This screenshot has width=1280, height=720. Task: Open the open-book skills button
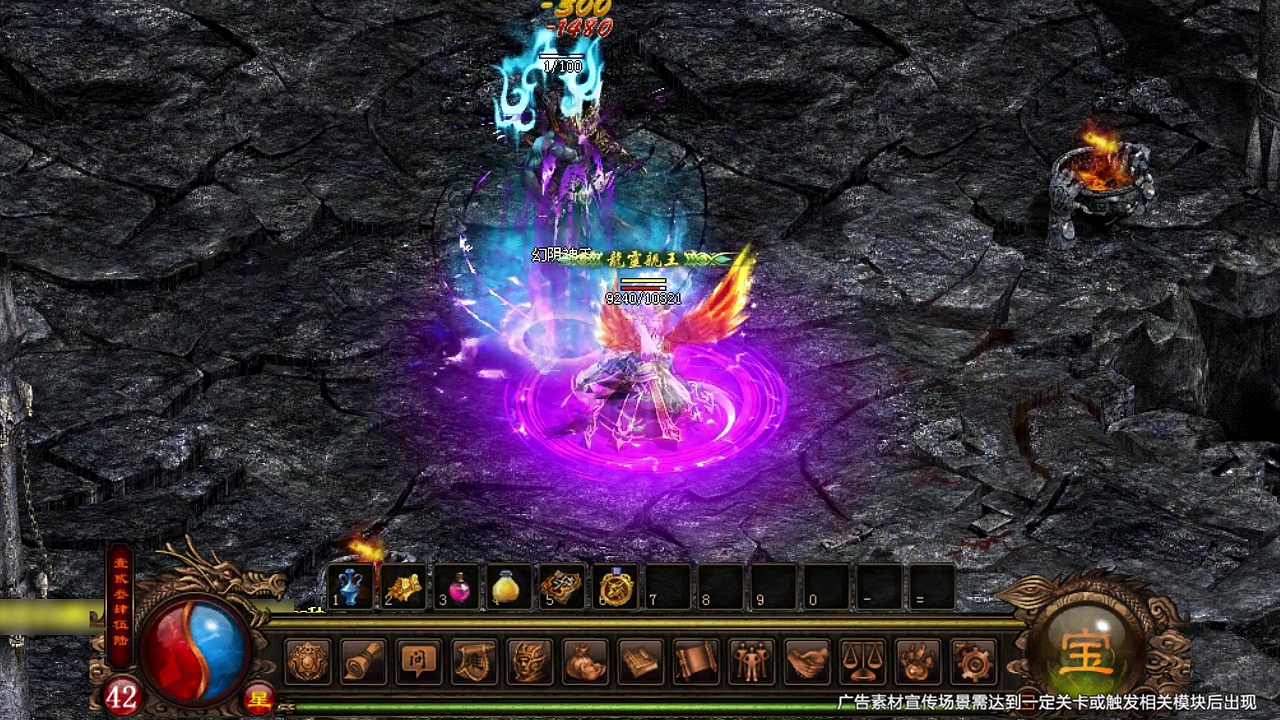click(x=641, y=661)
